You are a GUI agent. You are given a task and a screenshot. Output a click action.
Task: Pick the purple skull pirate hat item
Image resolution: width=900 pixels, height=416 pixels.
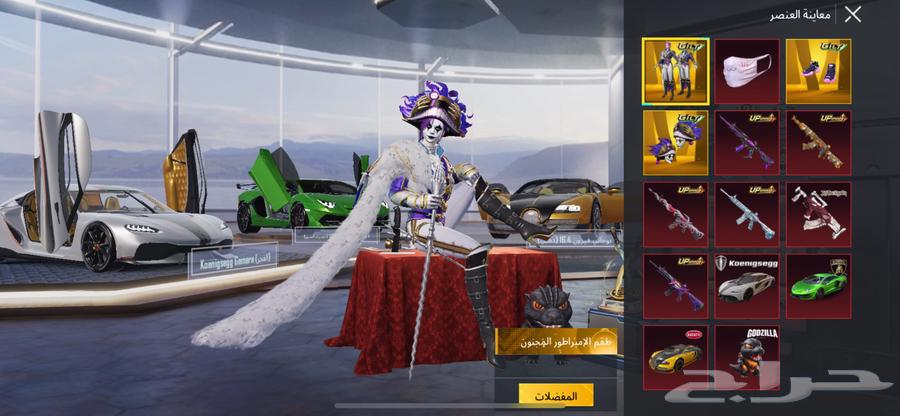[x=675, y=143]
